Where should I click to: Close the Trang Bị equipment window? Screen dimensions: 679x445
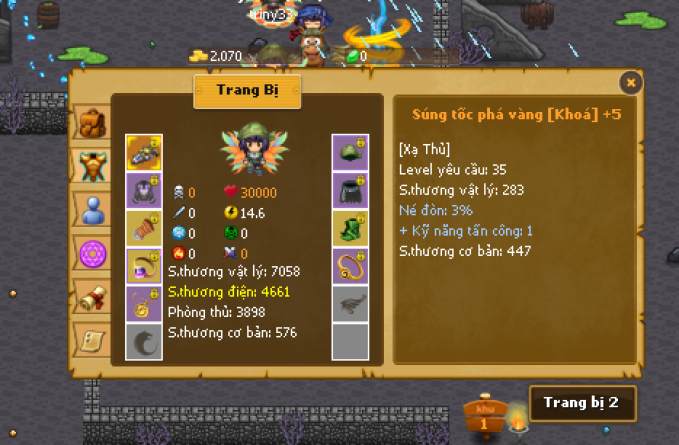pyautogui.click(x=630, y=82)
